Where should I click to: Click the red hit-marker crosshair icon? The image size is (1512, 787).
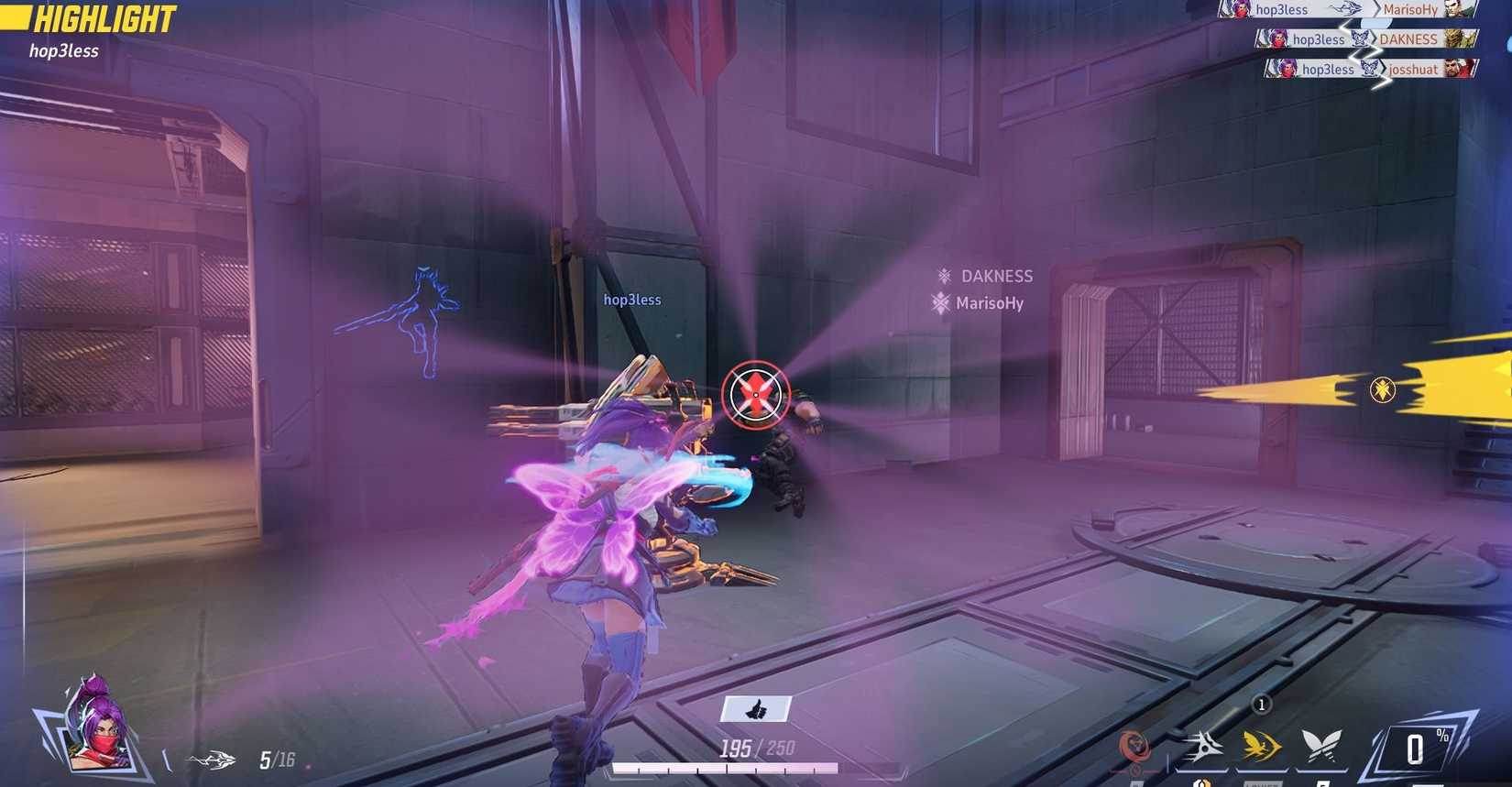pos(753,394)
